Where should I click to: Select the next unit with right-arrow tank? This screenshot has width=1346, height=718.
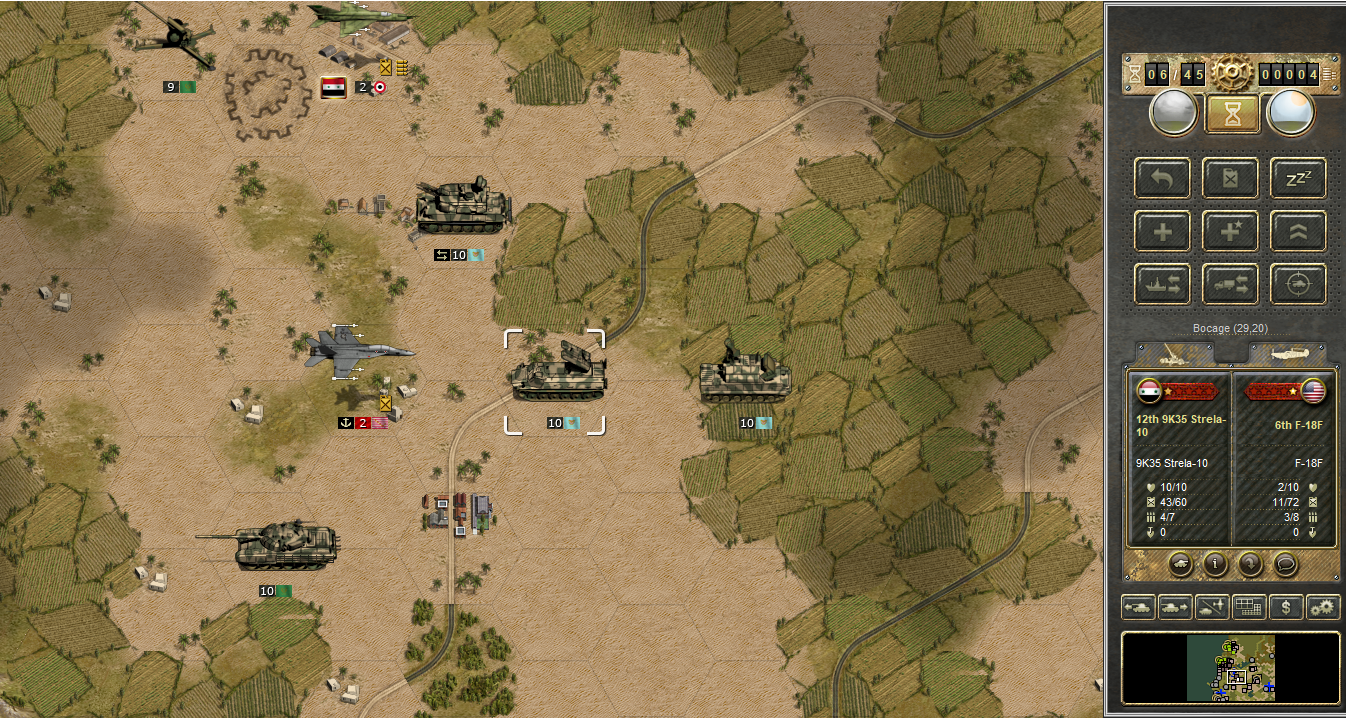point(1174,607)
